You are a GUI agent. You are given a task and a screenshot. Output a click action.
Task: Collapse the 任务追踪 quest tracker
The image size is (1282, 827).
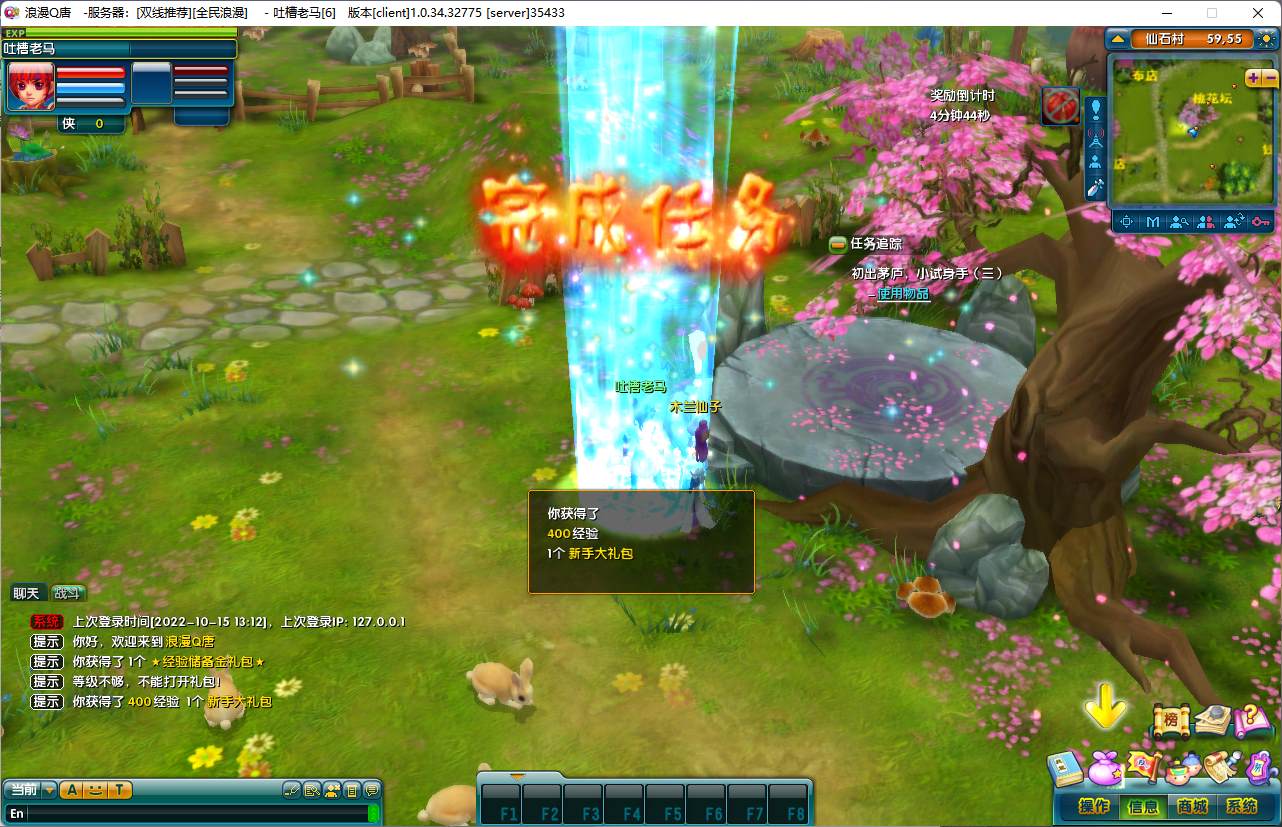838,244
